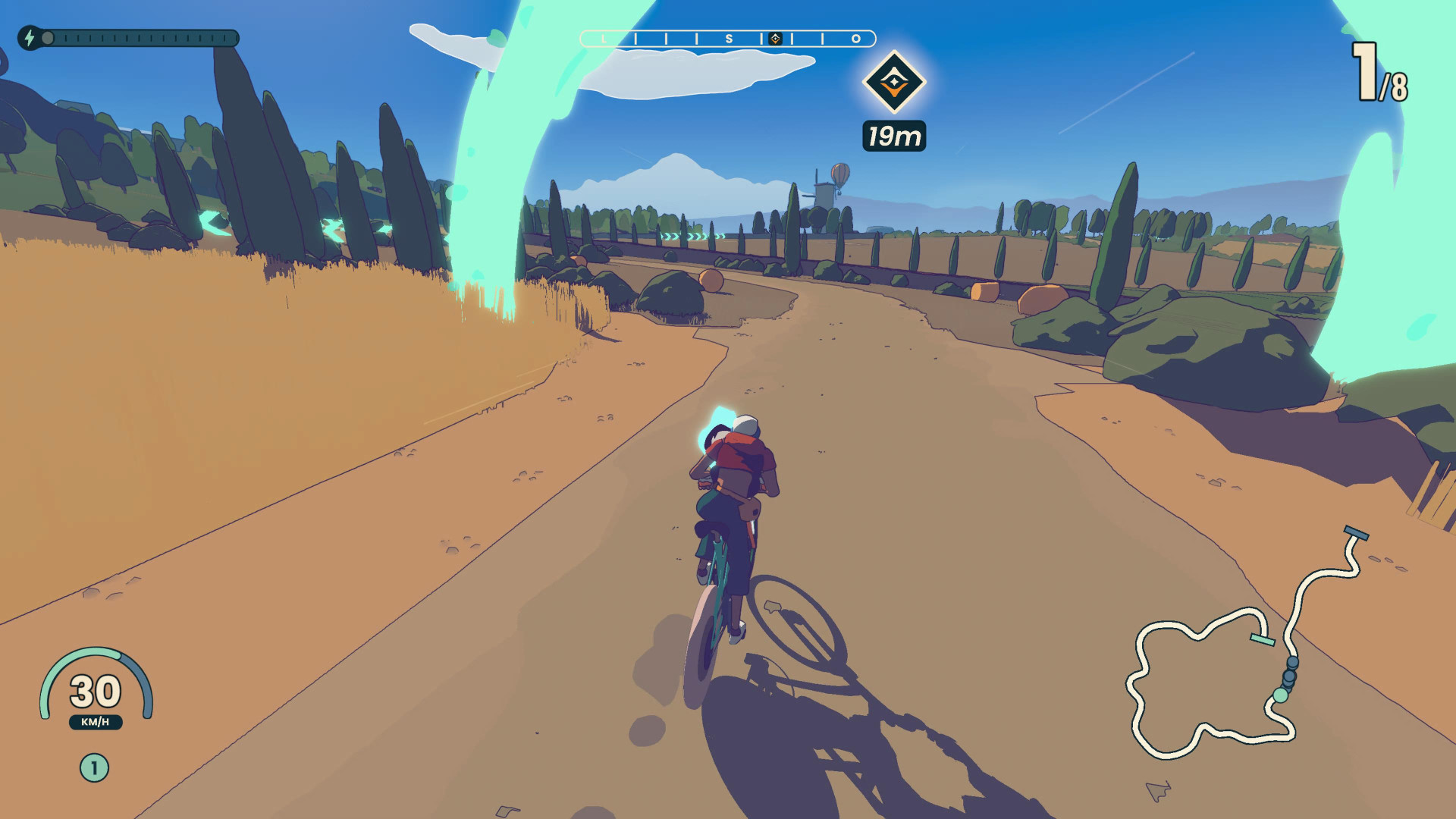Select the green gear indicator showing '1'
The width and height of the screenshot is (1456, 819).
click(93, 766)
